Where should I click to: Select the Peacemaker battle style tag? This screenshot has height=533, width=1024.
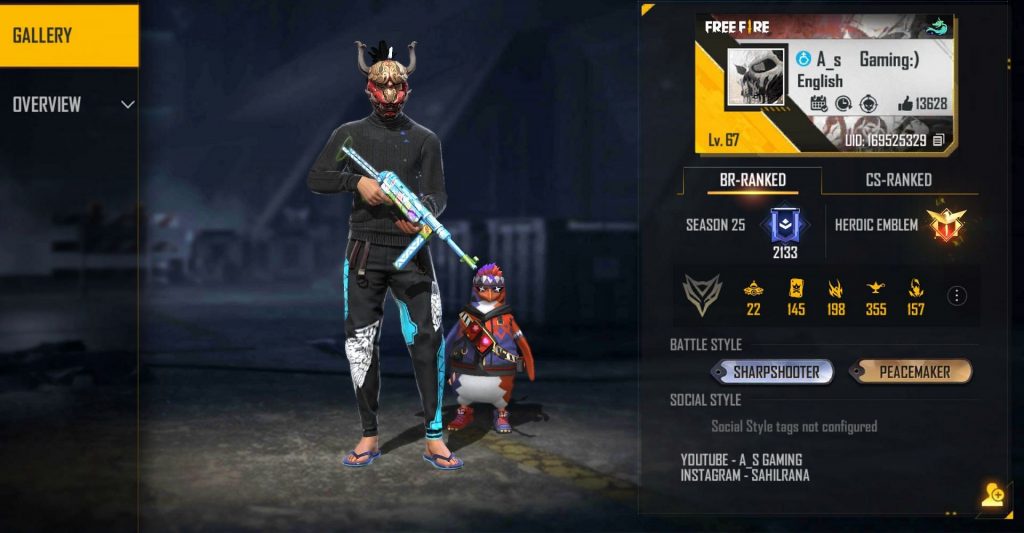pyautogui.click(x=913, y=372)
